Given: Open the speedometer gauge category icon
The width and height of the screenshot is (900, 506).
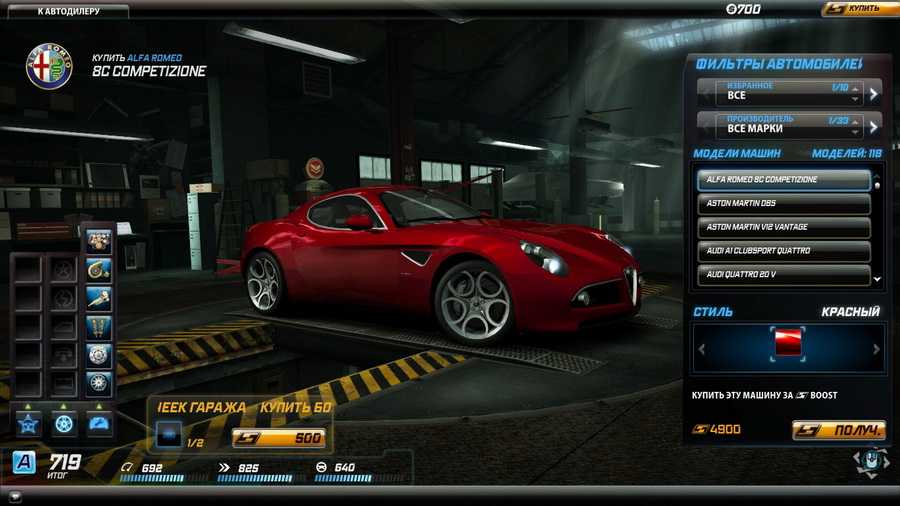Looking at the screenshot, I should point(98,423).
